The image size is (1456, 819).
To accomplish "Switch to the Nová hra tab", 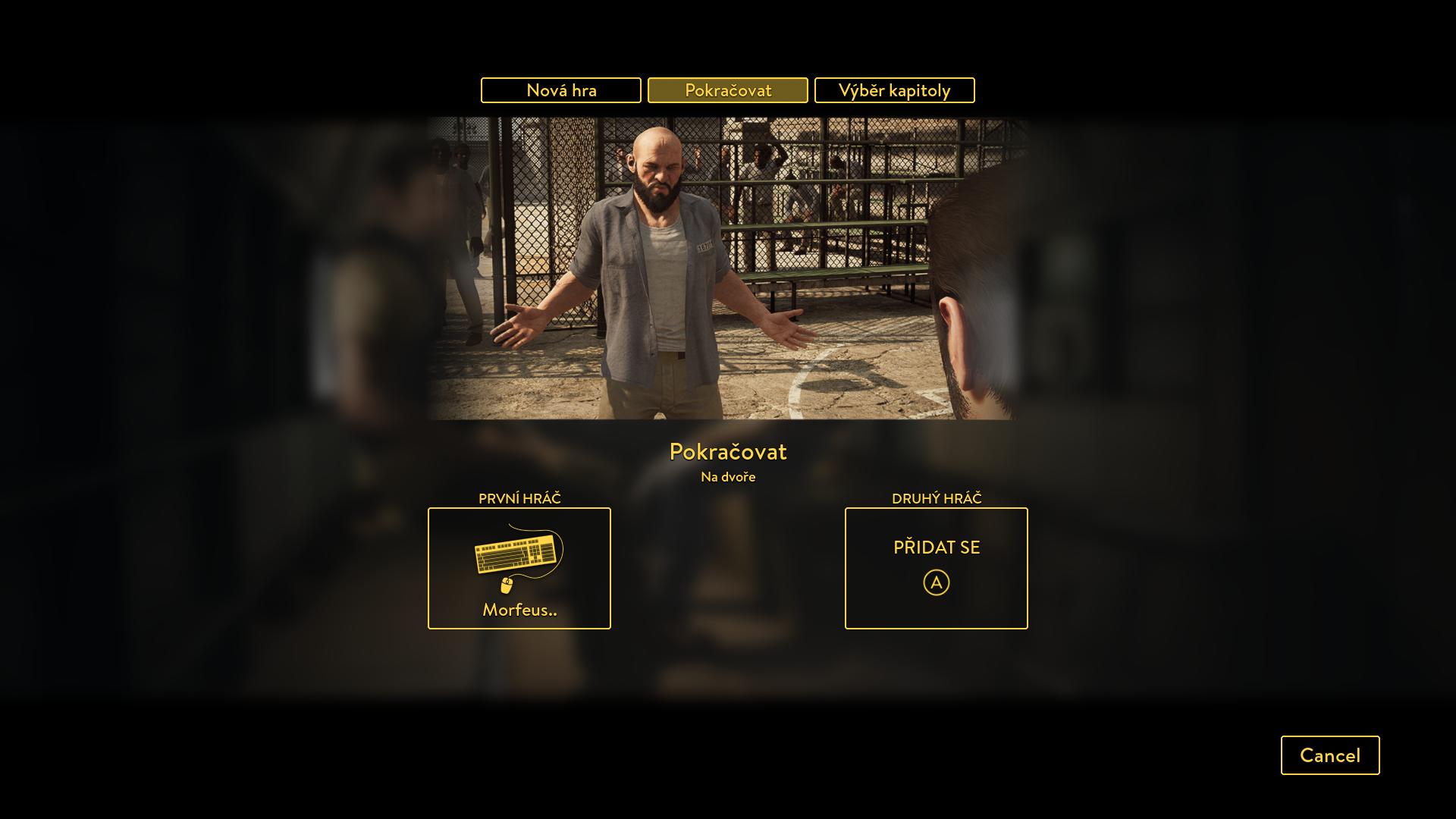I will pyautogui.click(x=561, y=90).
